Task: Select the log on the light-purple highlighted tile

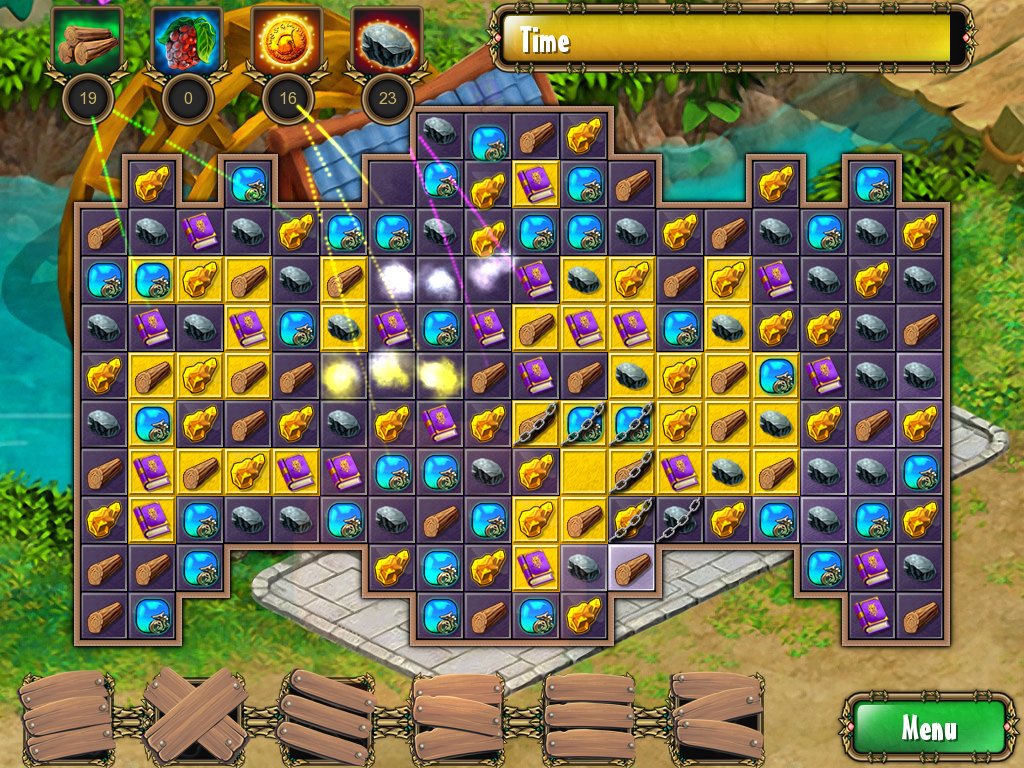Action: [632, 568]
